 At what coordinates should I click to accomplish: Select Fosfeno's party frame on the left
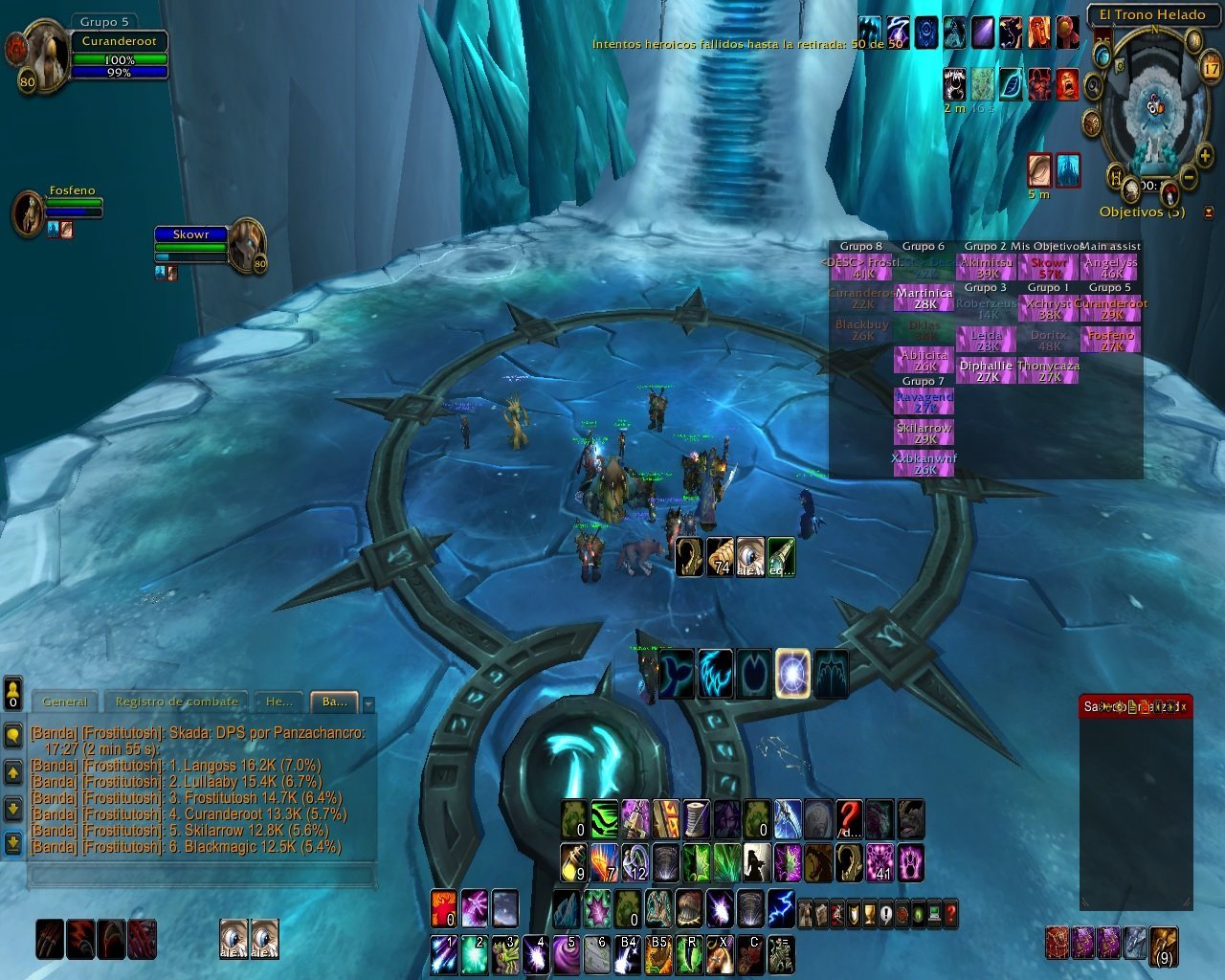point(29,212)
